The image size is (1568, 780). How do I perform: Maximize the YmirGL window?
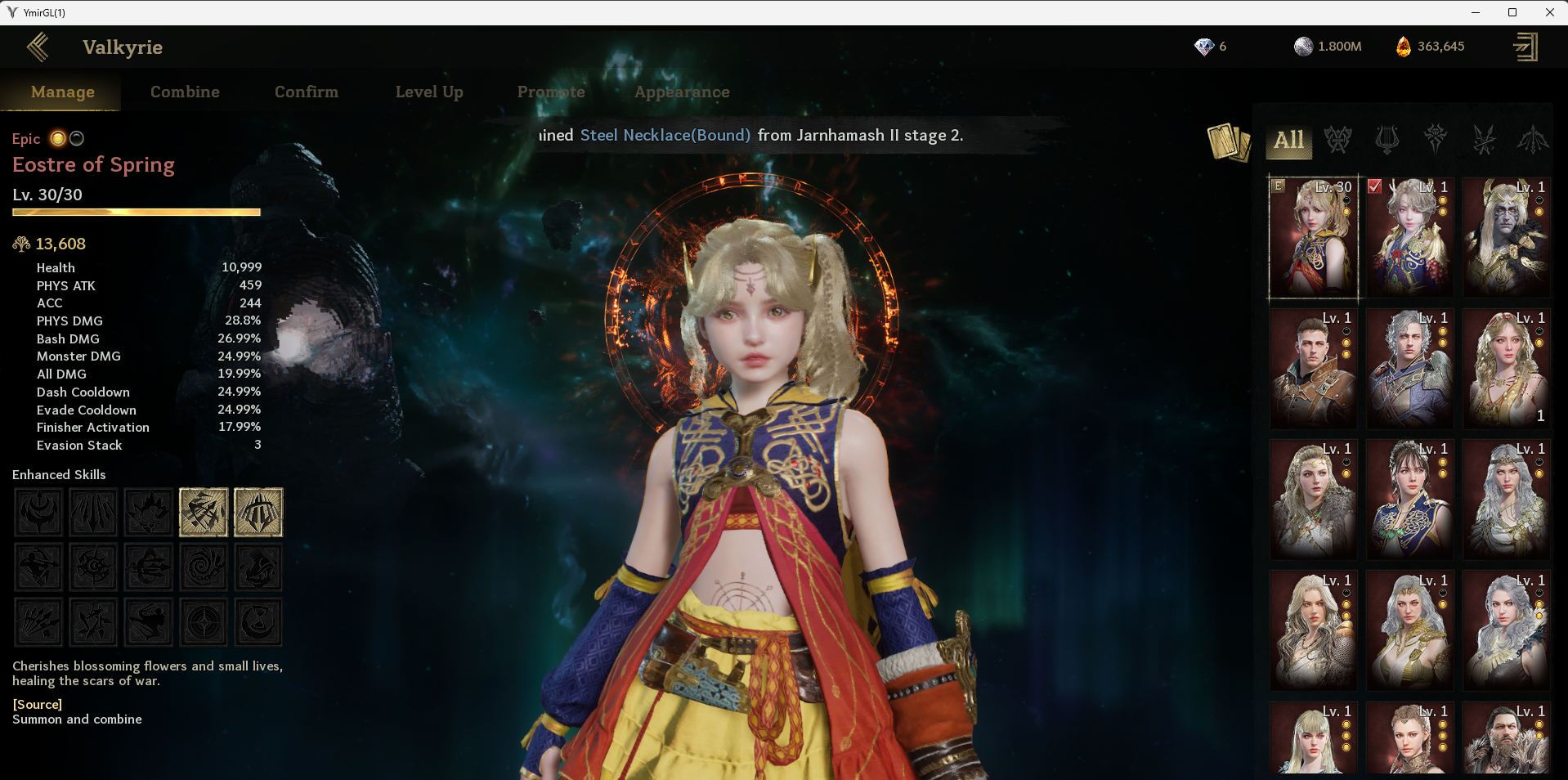point(1512,12)
